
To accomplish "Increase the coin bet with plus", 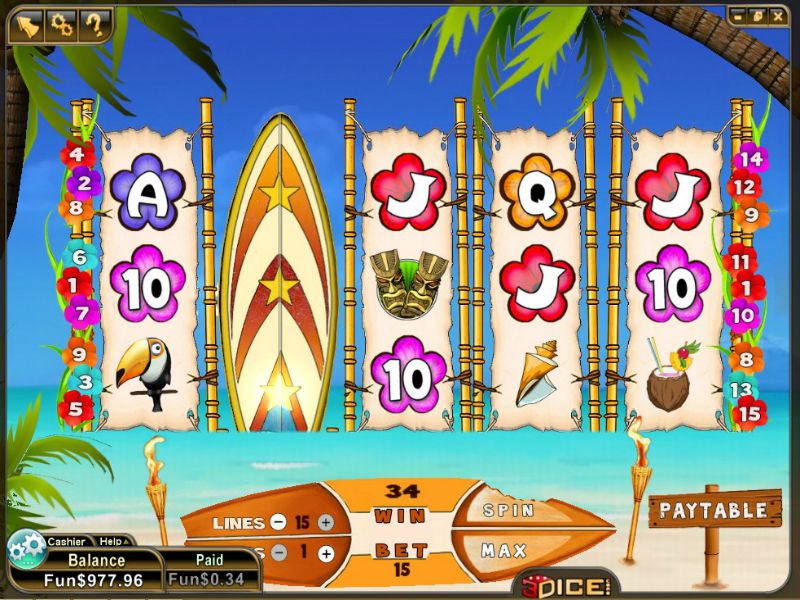I will [x=325, y=553].
